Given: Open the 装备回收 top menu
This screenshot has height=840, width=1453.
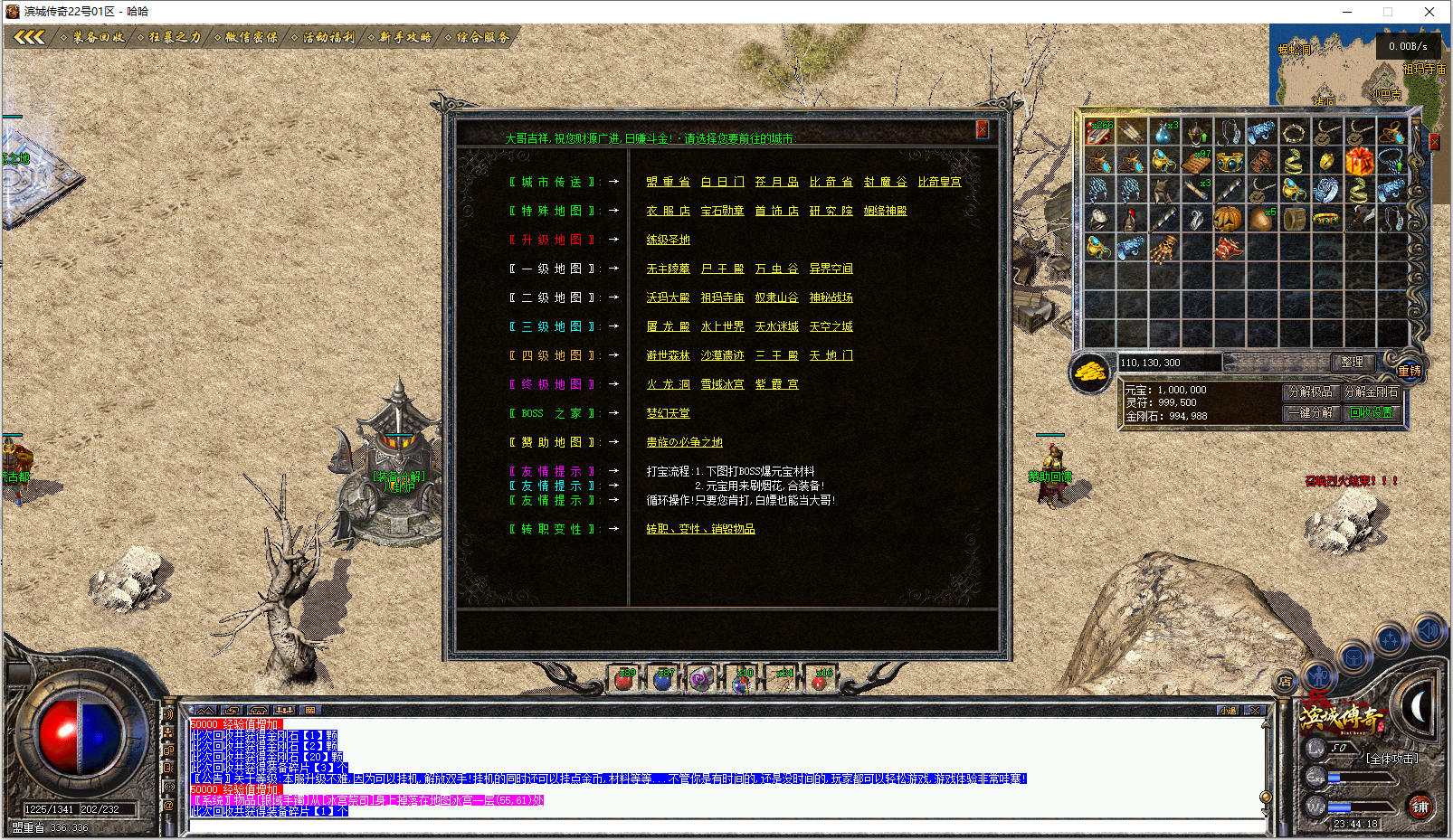Looking at the screenshot, I should tap(98, 37).
